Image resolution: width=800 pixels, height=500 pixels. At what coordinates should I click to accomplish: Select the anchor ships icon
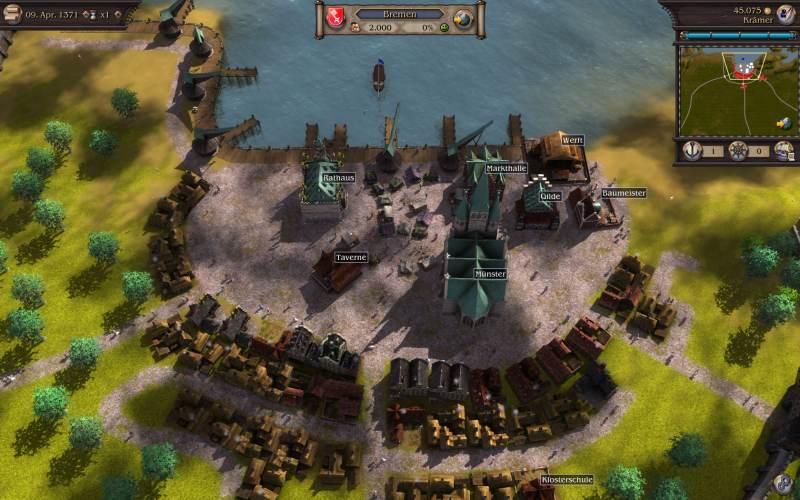click(x=691, y=151)
